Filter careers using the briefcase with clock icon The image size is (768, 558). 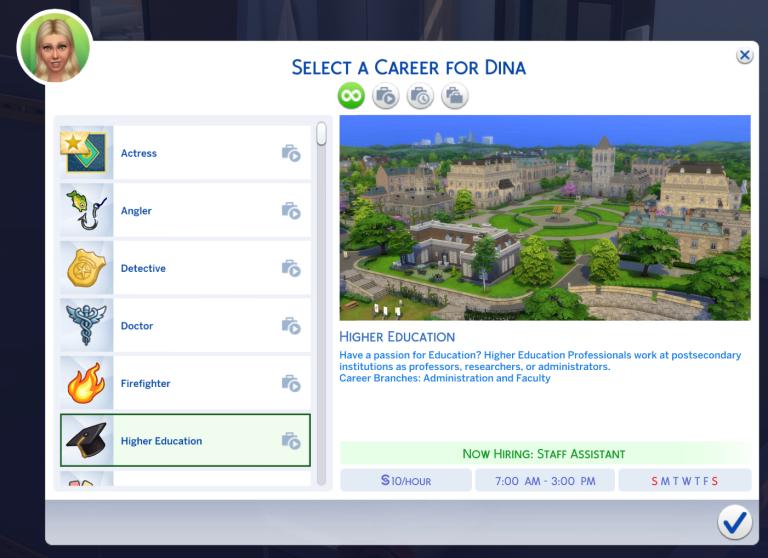[420, 96]
